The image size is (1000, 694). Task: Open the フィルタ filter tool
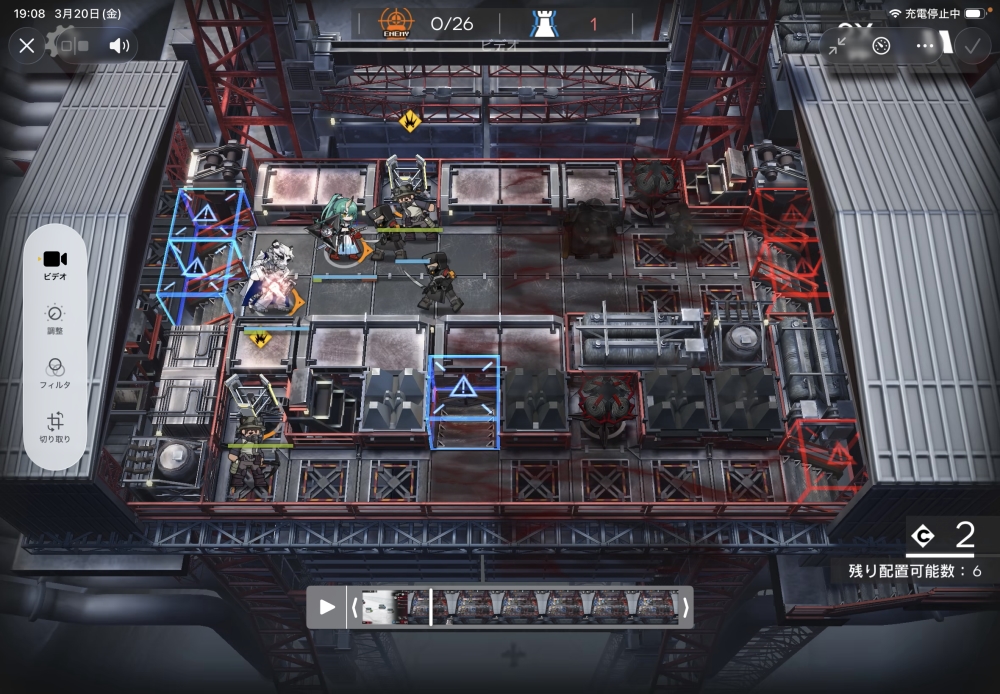click(55, 374)
